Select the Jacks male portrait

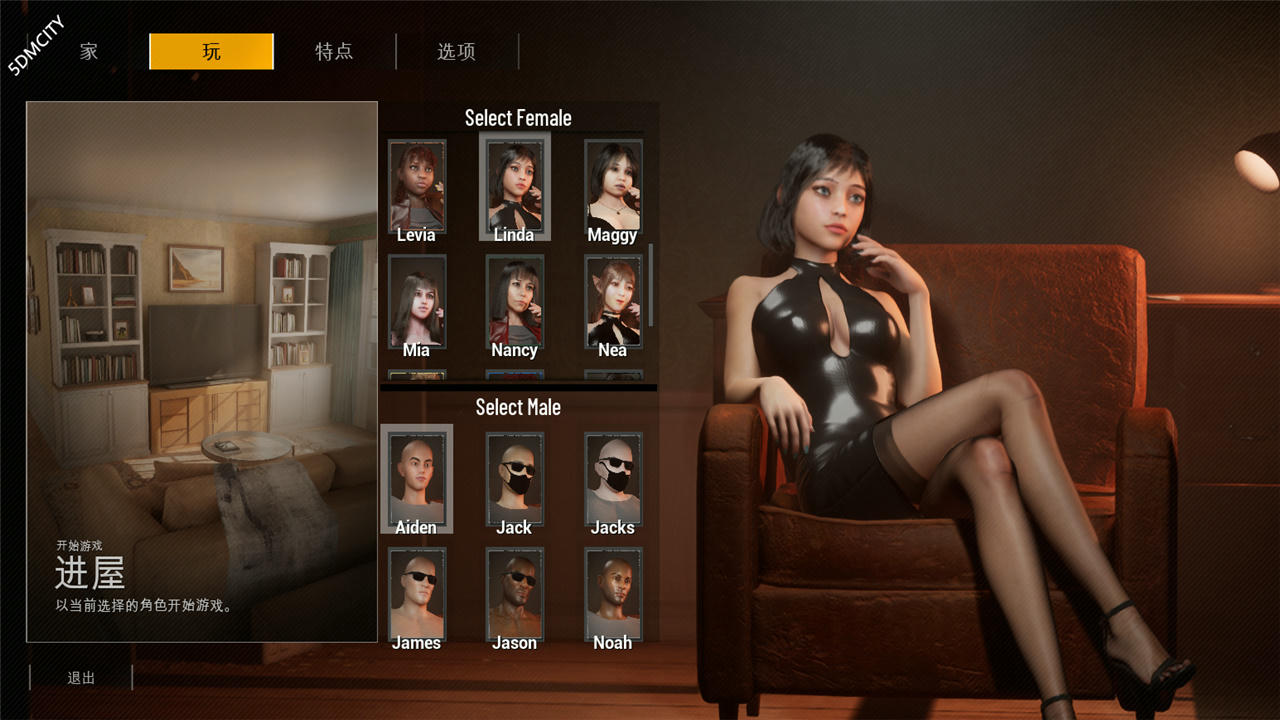(613, 477)
